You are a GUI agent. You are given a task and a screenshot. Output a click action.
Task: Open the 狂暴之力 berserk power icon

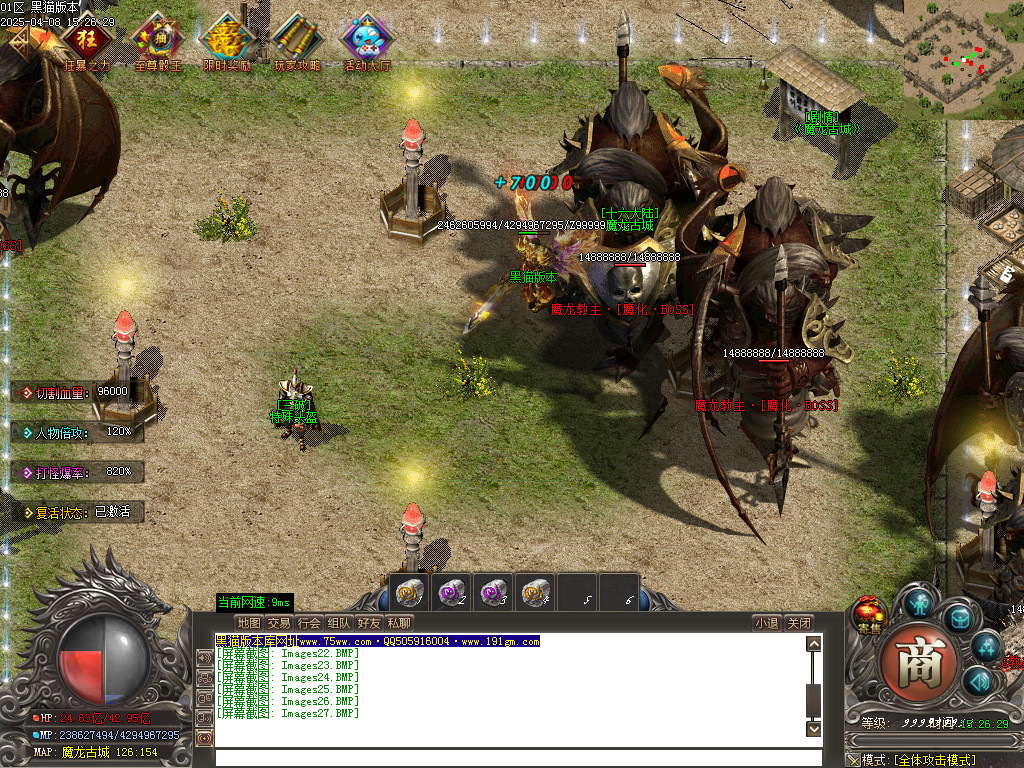pos(87,41)
